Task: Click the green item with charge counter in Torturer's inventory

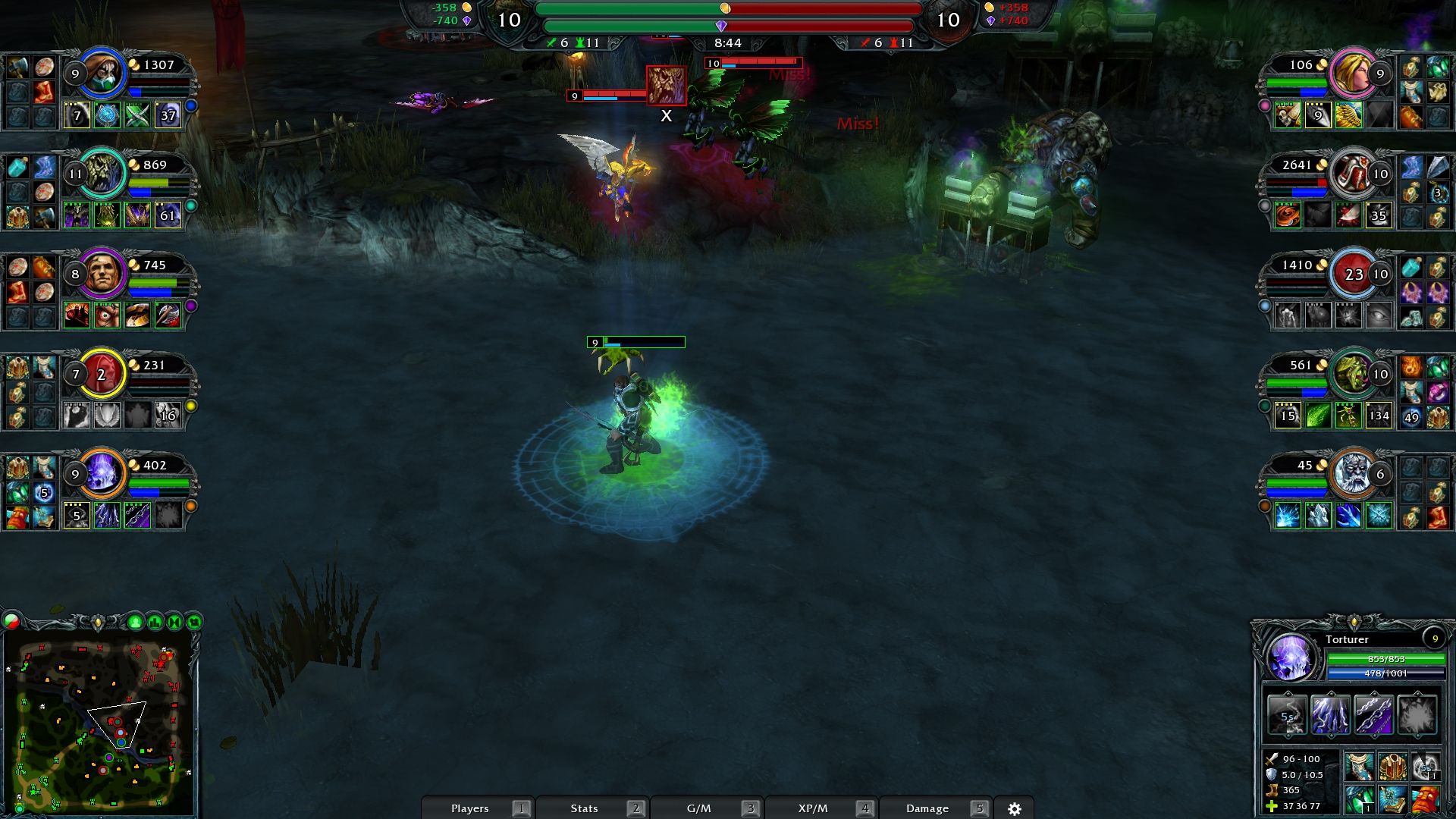Action: tap(1359, 800)
